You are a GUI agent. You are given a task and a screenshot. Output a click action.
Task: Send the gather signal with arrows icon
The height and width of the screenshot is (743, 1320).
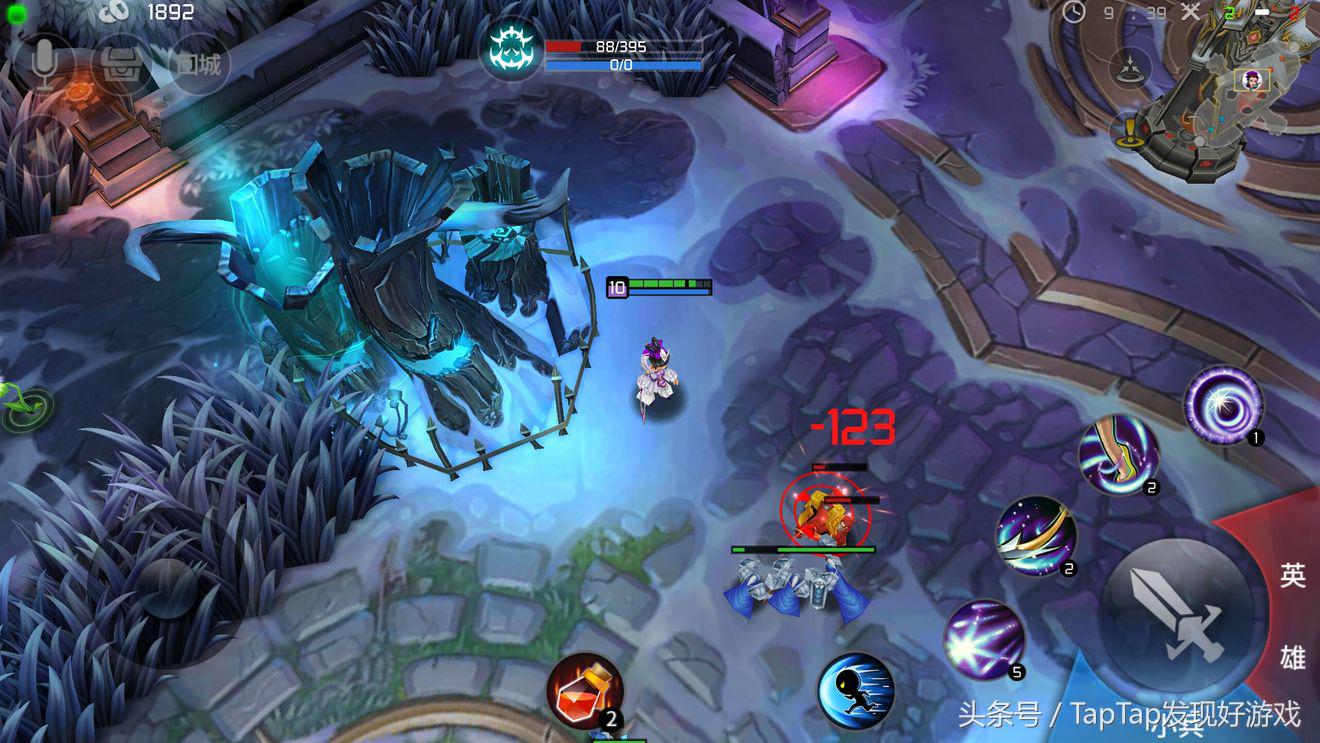tap(1131, 66)
